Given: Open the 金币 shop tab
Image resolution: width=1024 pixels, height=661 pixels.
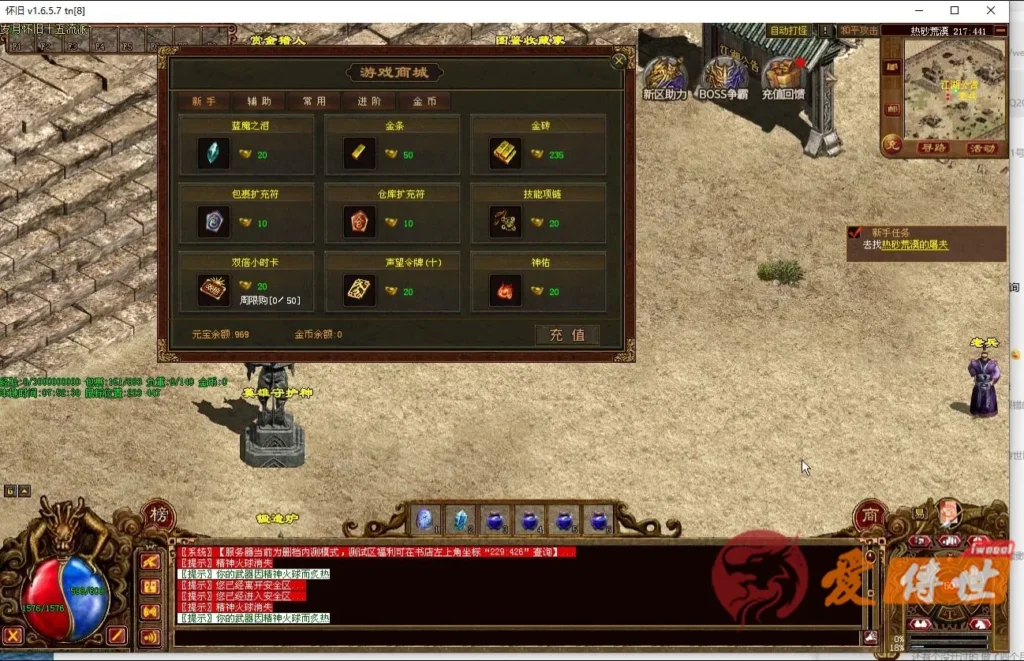Looking at the screenshot, I should pos(424,101).
